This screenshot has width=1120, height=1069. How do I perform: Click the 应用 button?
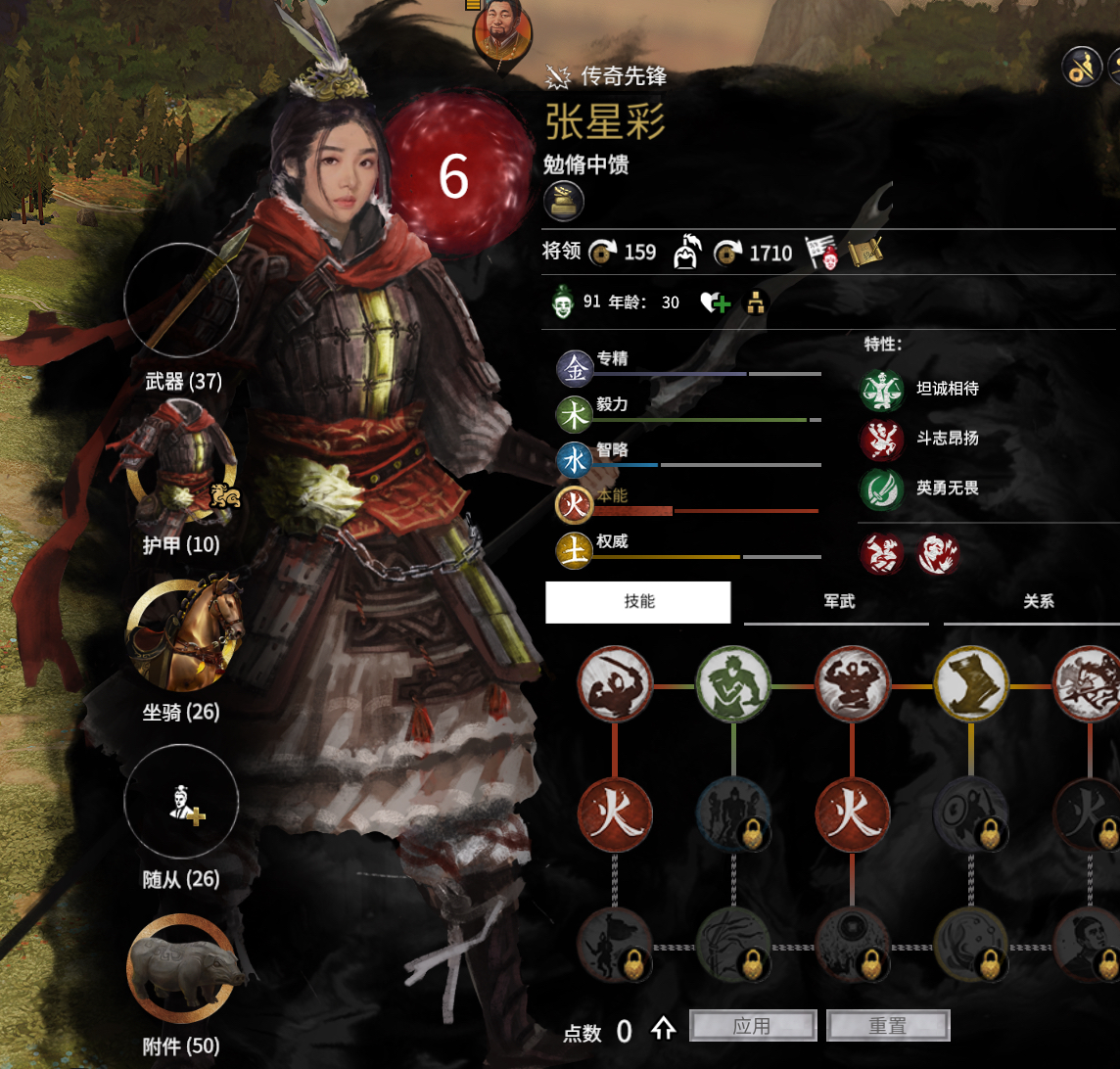pyautogui.click(x=753, y=1026)
